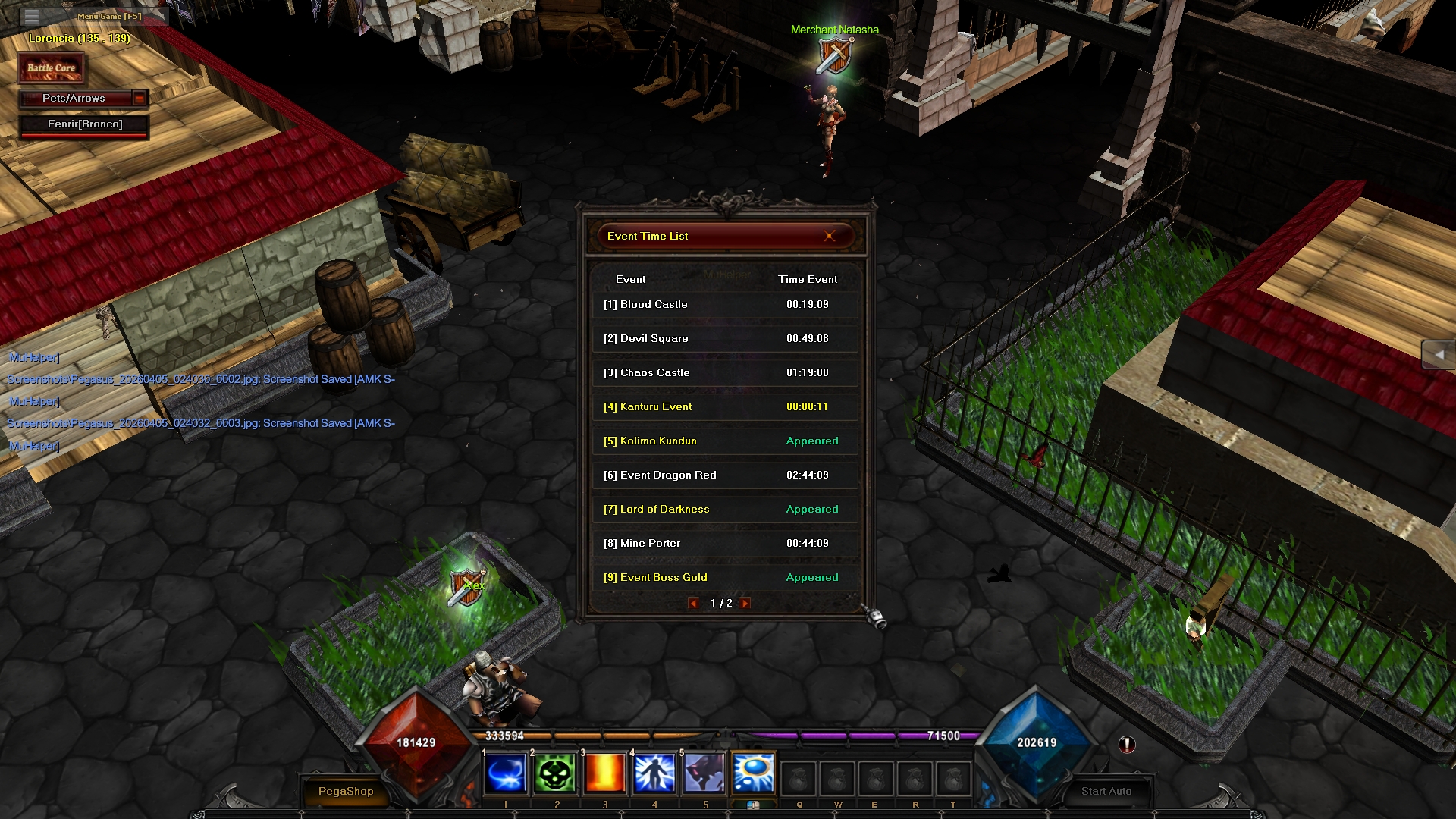Select the Kanturu Event row
1456x819 pixels.
pos(724,407)
